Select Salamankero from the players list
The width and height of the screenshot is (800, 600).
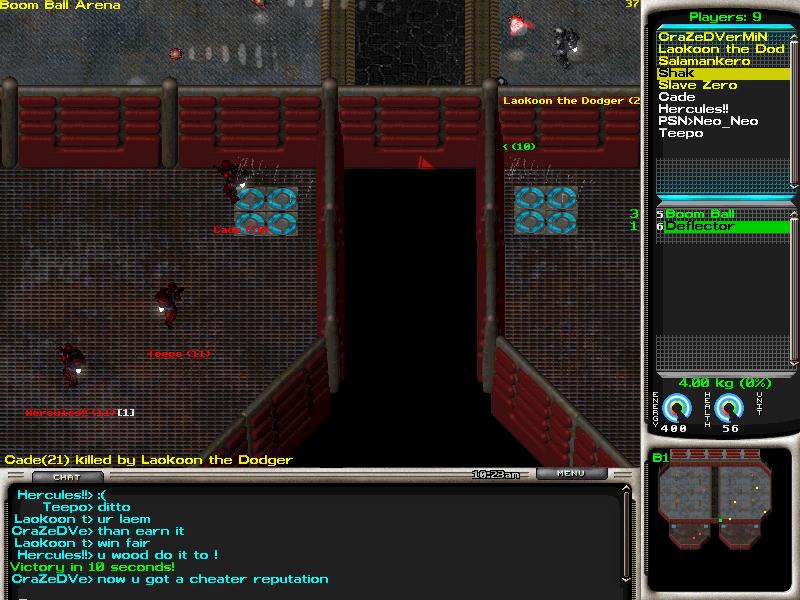704,61
